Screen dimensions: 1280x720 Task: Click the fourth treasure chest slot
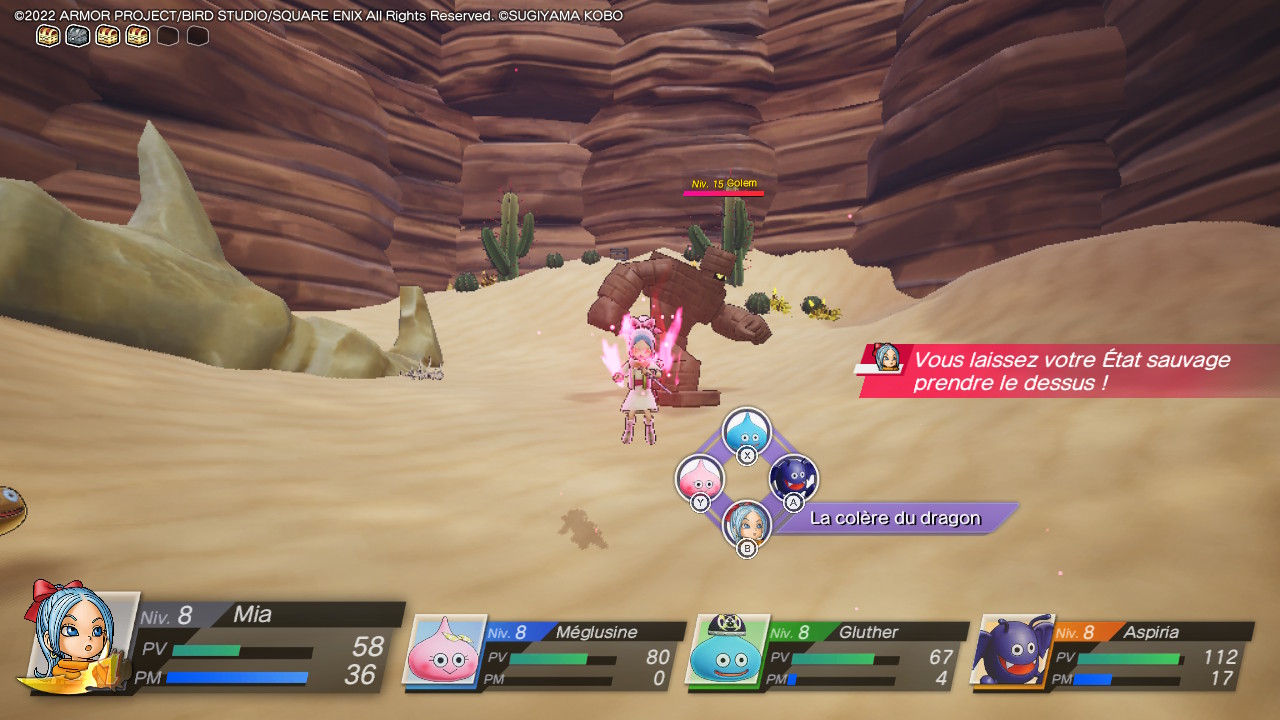coord(136,35)
